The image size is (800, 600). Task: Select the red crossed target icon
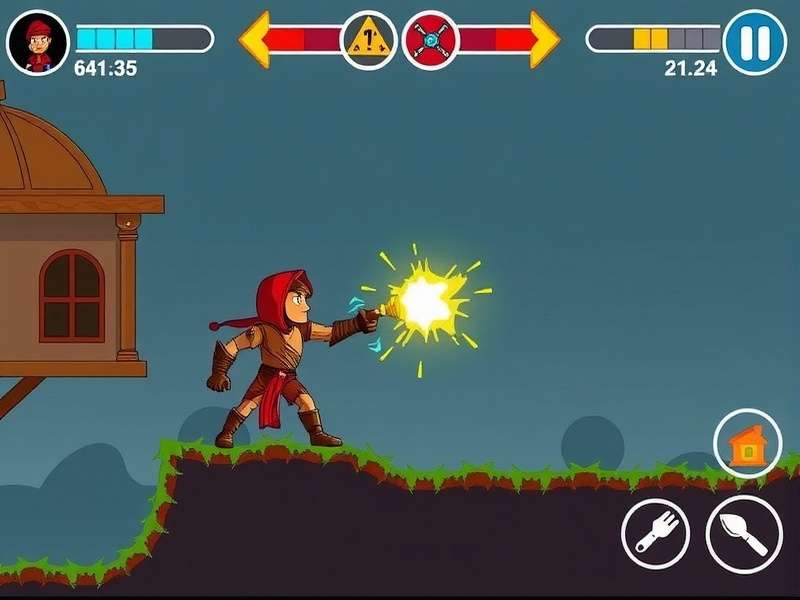coord(430,40)
